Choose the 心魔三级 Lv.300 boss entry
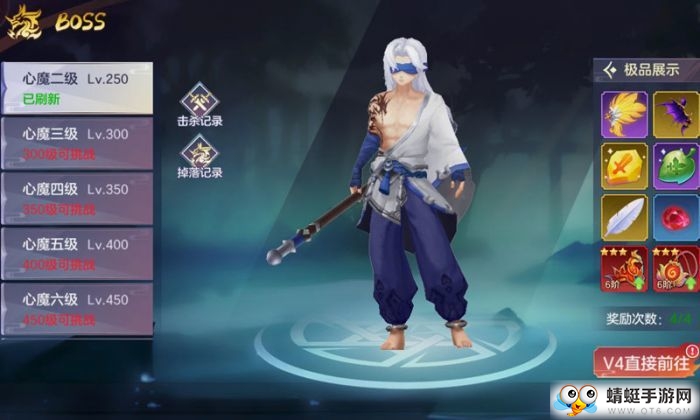The height and width of the screenshot is (420, 700). [x=75, y=141]
